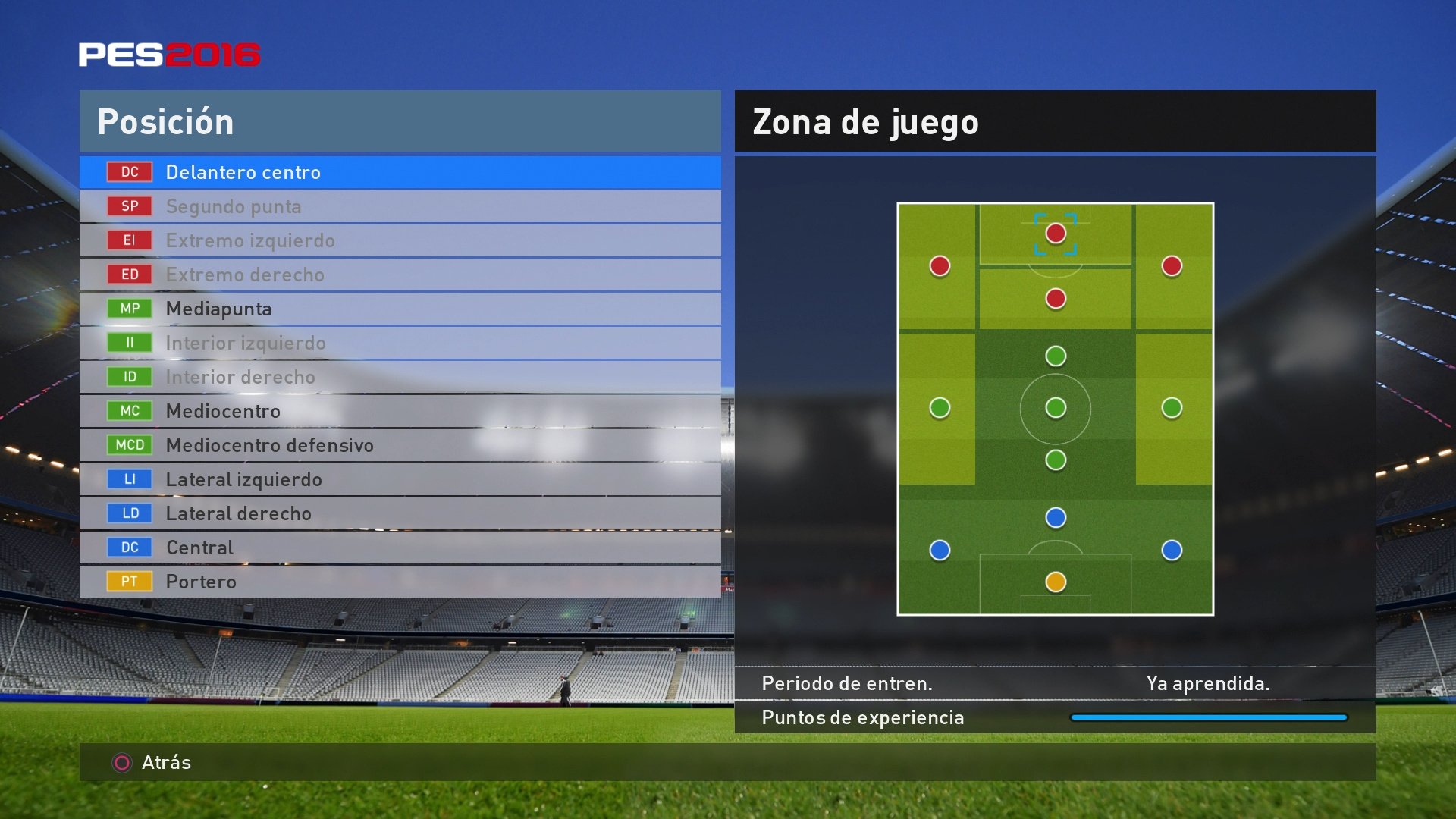Screen dimensions: 1456x819
Task: Click the ED badge for Extremo derecho
Action: pyautogui.click(x=129, y=275)
